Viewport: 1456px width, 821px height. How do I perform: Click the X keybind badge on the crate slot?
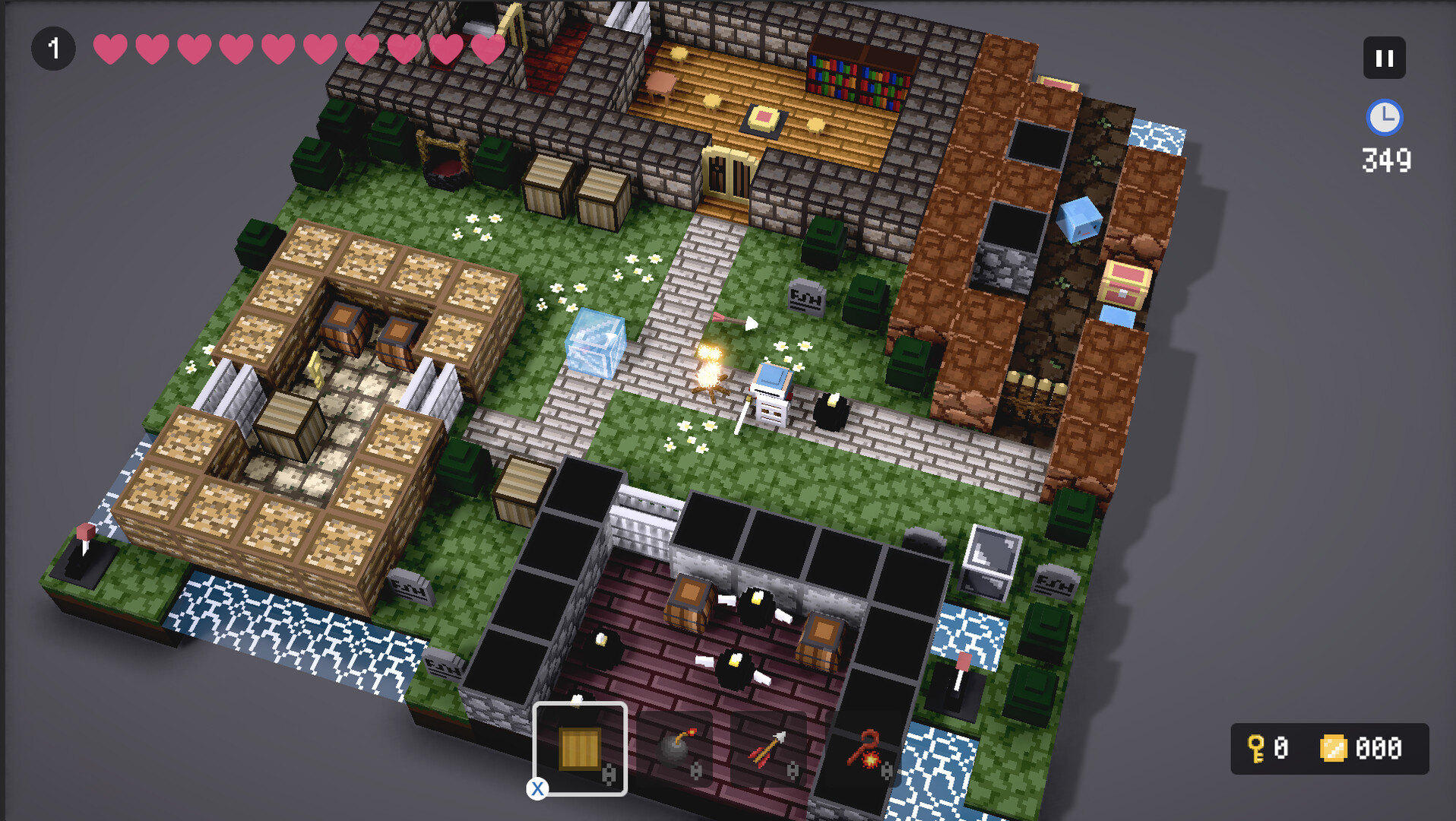[x=538, y=789]
